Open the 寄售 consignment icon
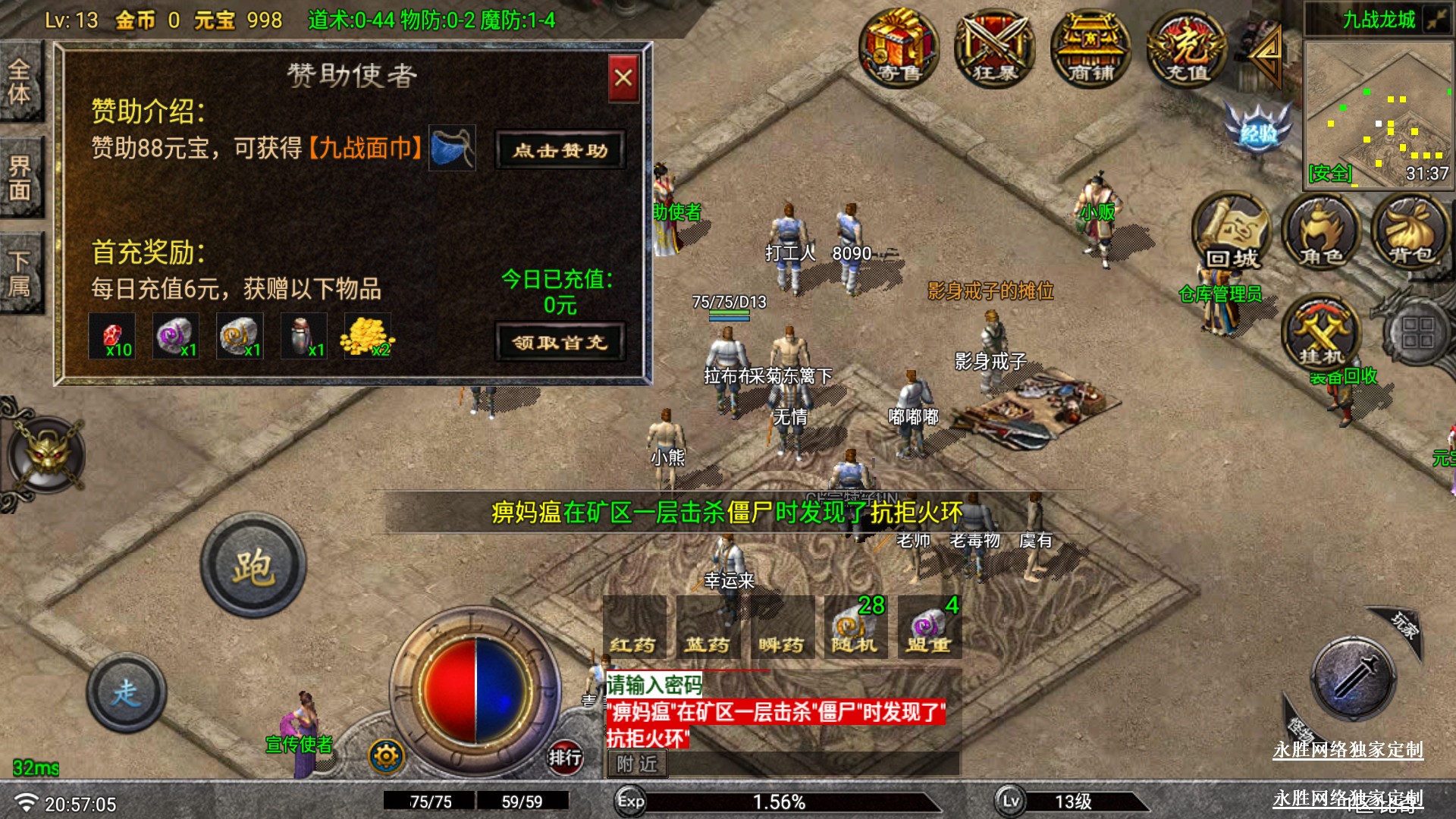The width and height of the screenshot is (1456, 819). point(899,47)
